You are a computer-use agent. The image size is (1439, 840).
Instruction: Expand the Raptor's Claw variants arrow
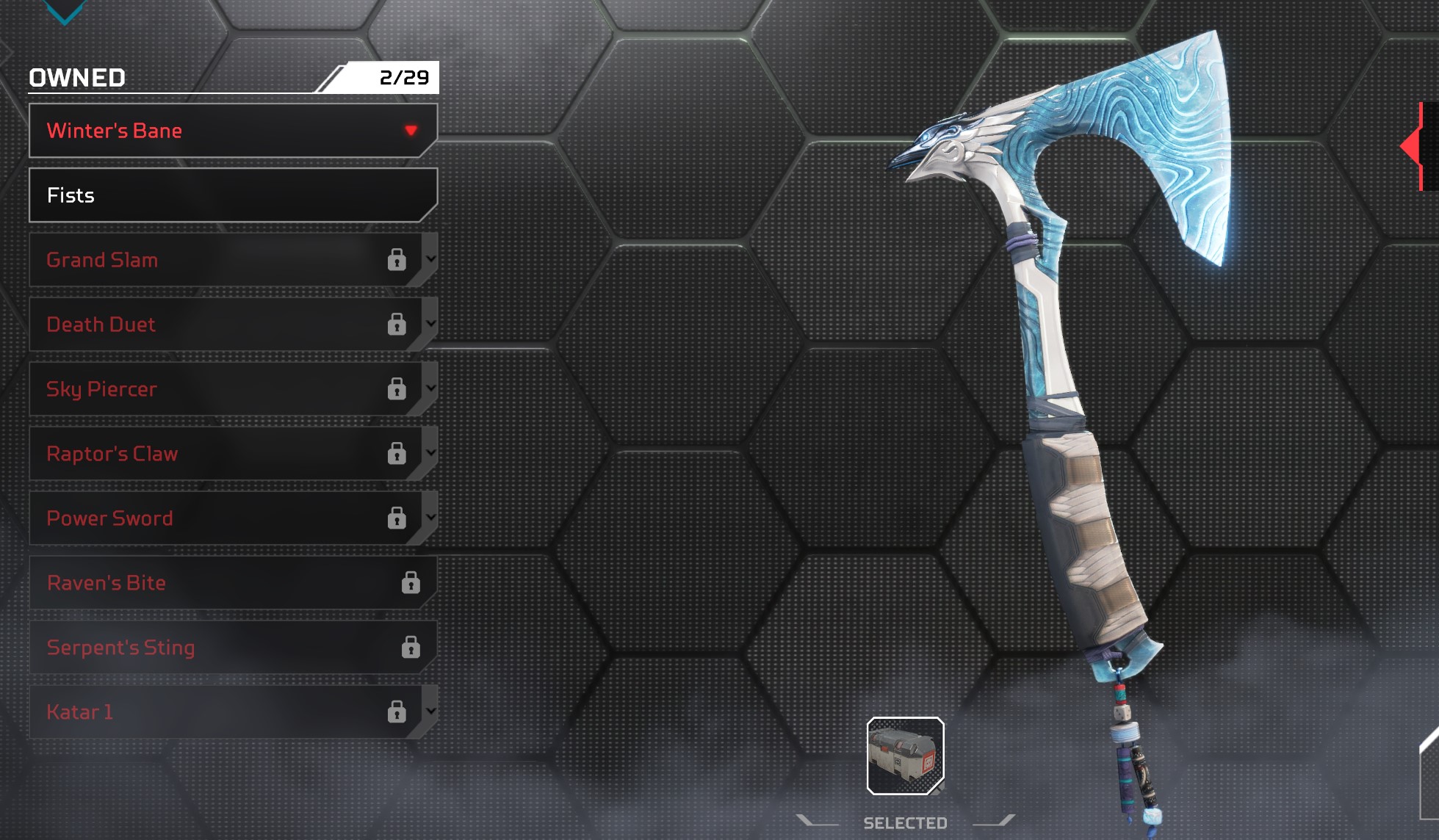[431, 453]
